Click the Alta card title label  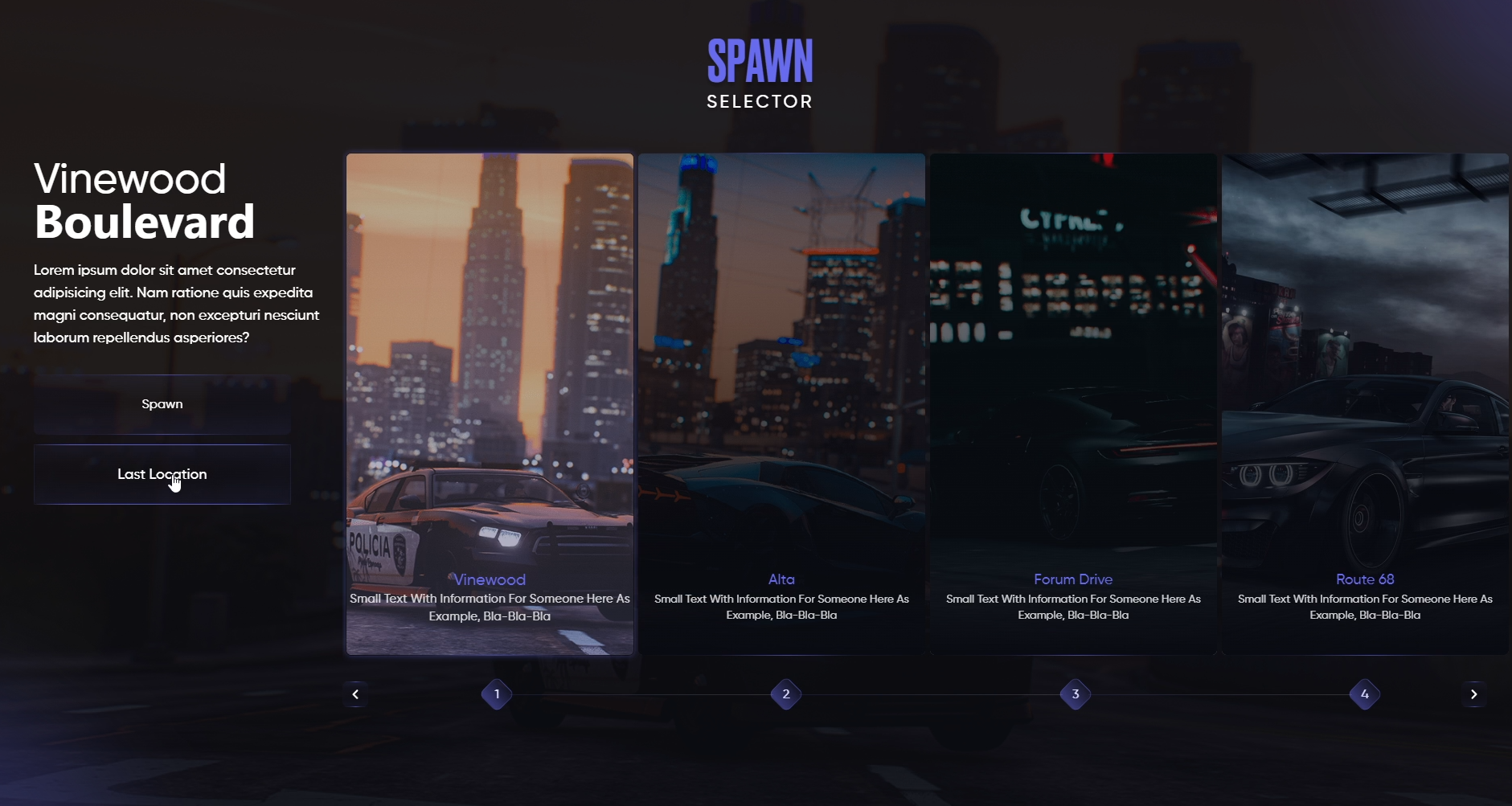coord(781,579)
